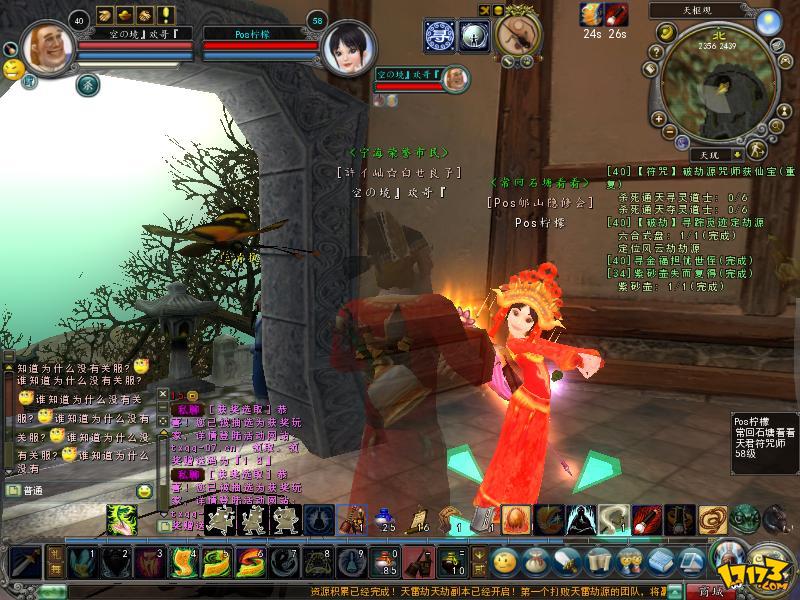Click the scorpion pet portrait
This screenshot has height=600, width=800.
pyautogui.click(x=518, y=36)
